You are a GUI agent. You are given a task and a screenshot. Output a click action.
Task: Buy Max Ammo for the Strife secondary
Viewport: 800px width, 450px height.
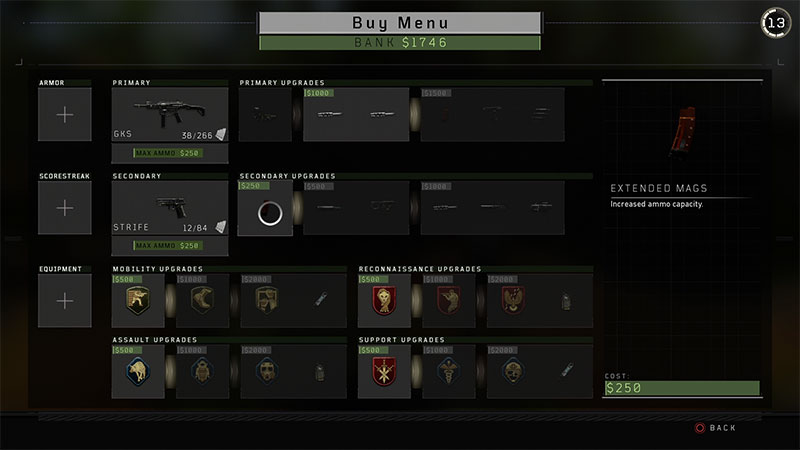click(x=170, y=246)
